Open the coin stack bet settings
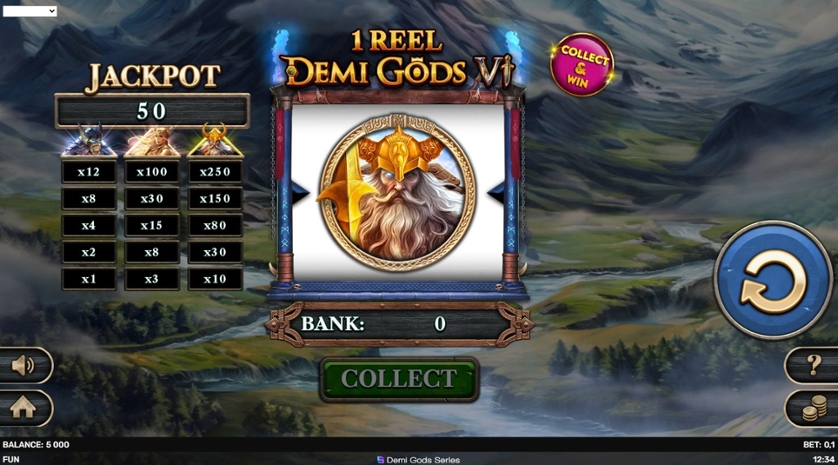 tap(814, 407)
